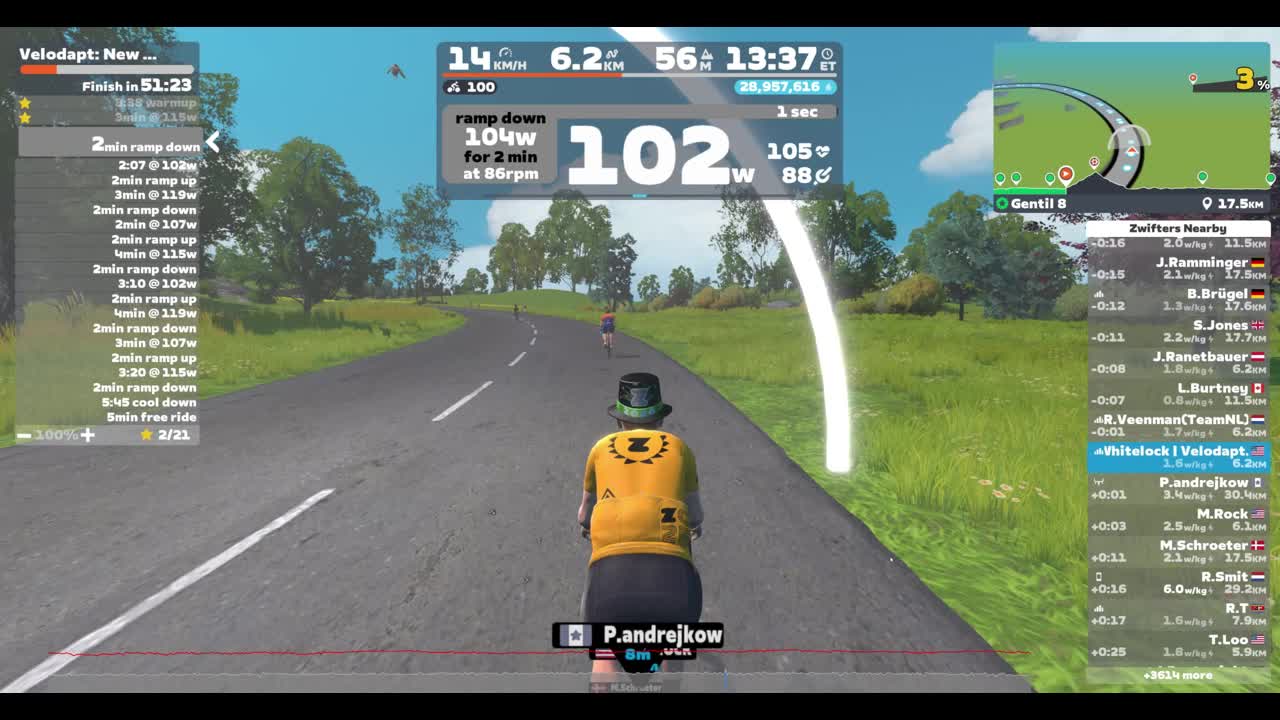Screen dimensions: 1280x720
Task: Select the 5min free ride workout step
Action: [151, 417]
